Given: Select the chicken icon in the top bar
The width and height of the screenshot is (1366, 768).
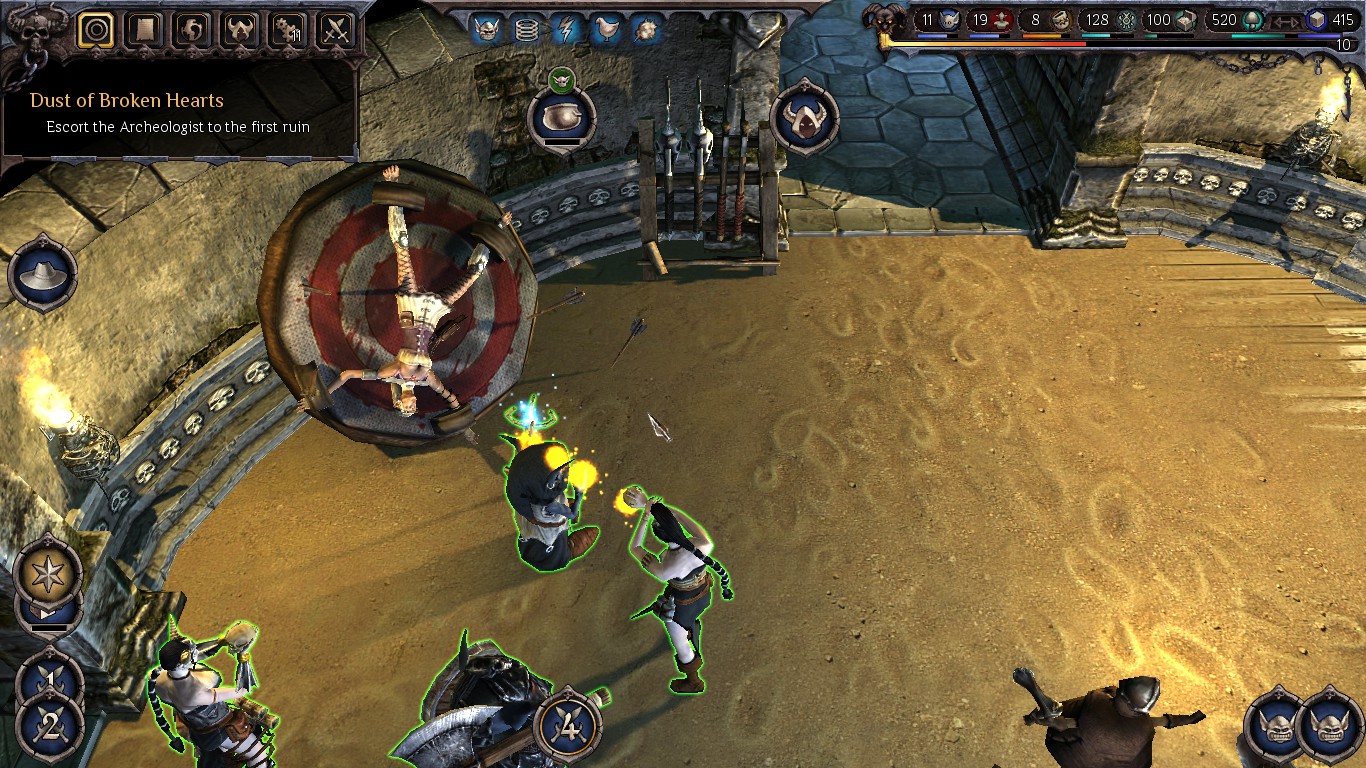Looking at the screenshot, I should [604, 30].
